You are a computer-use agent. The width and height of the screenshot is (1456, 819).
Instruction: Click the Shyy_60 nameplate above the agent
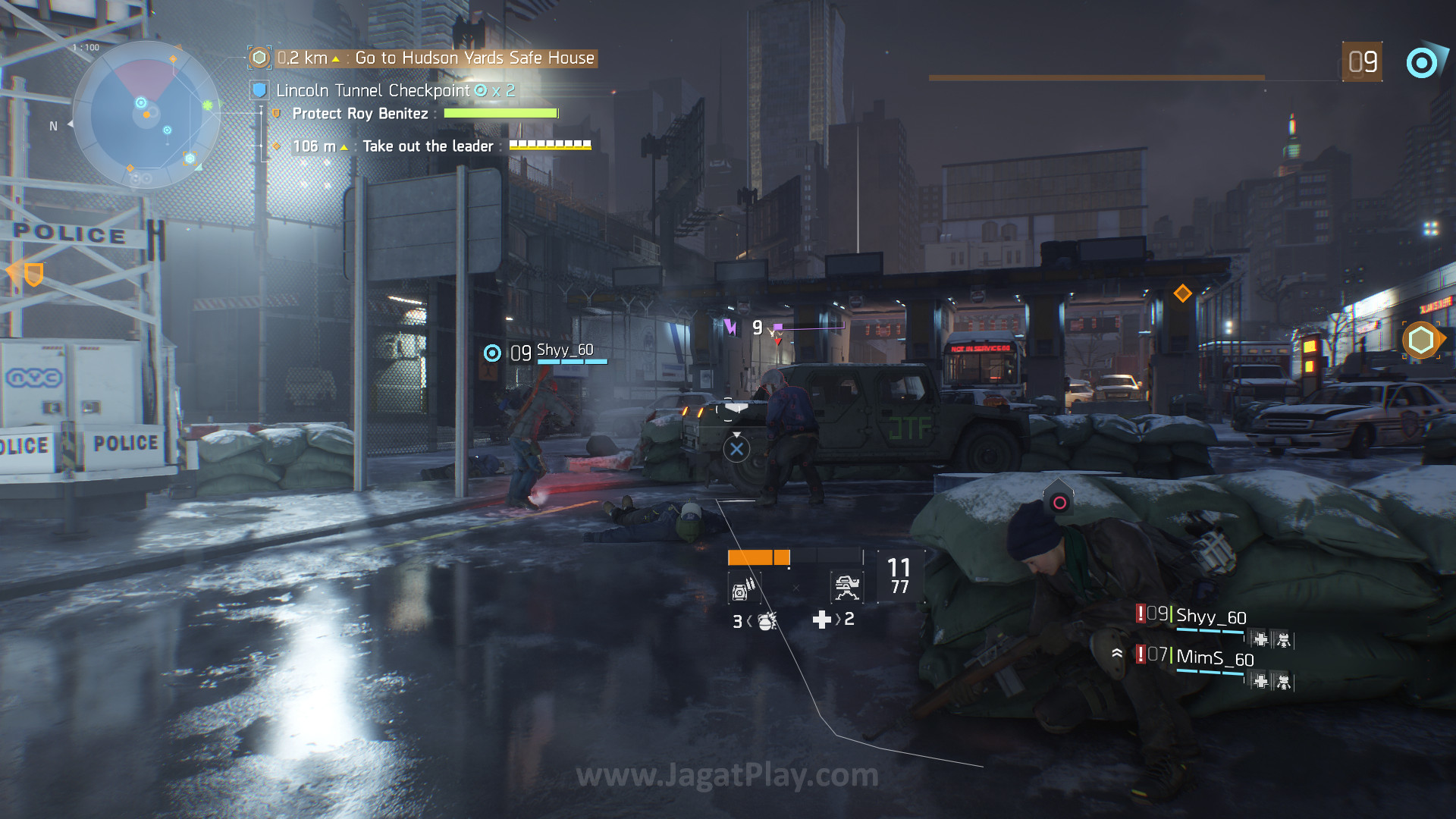click(x=564, y=350)
